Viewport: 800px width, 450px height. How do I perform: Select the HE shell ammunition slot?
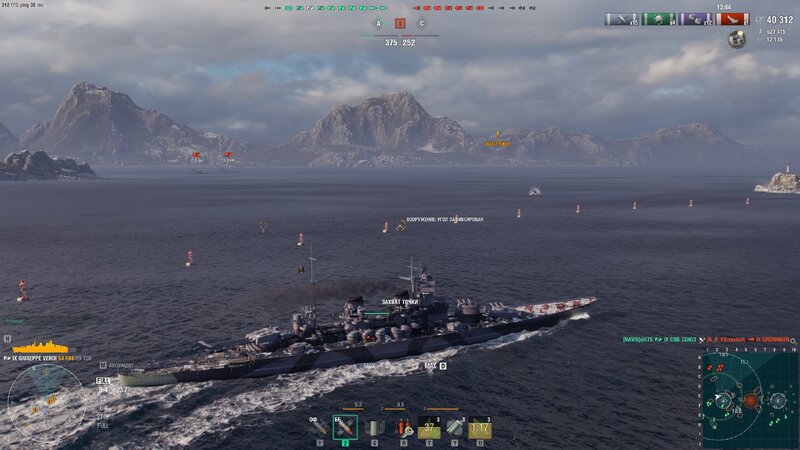[319, 428]
